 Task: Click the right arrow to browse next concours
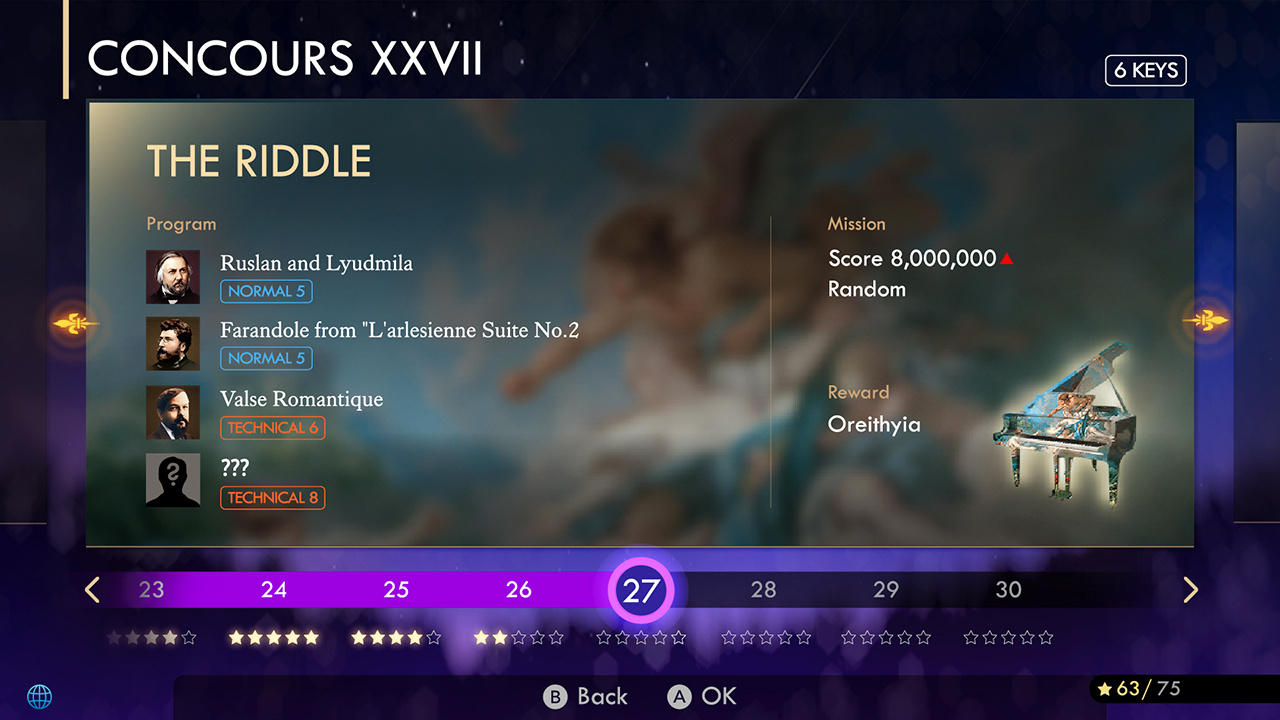pyautogui.click(x=1189, y=589)
